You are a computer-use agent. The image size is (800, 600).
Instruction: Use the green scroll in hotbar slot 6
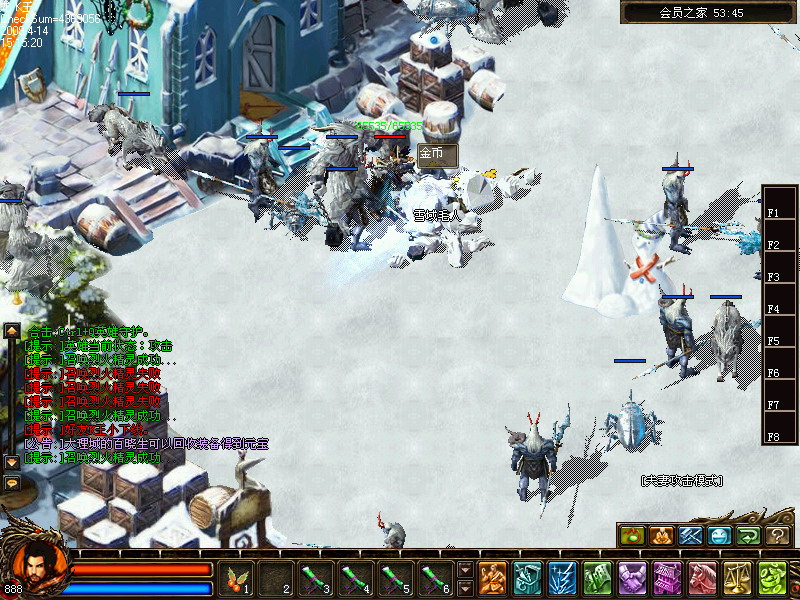(432, 578)
